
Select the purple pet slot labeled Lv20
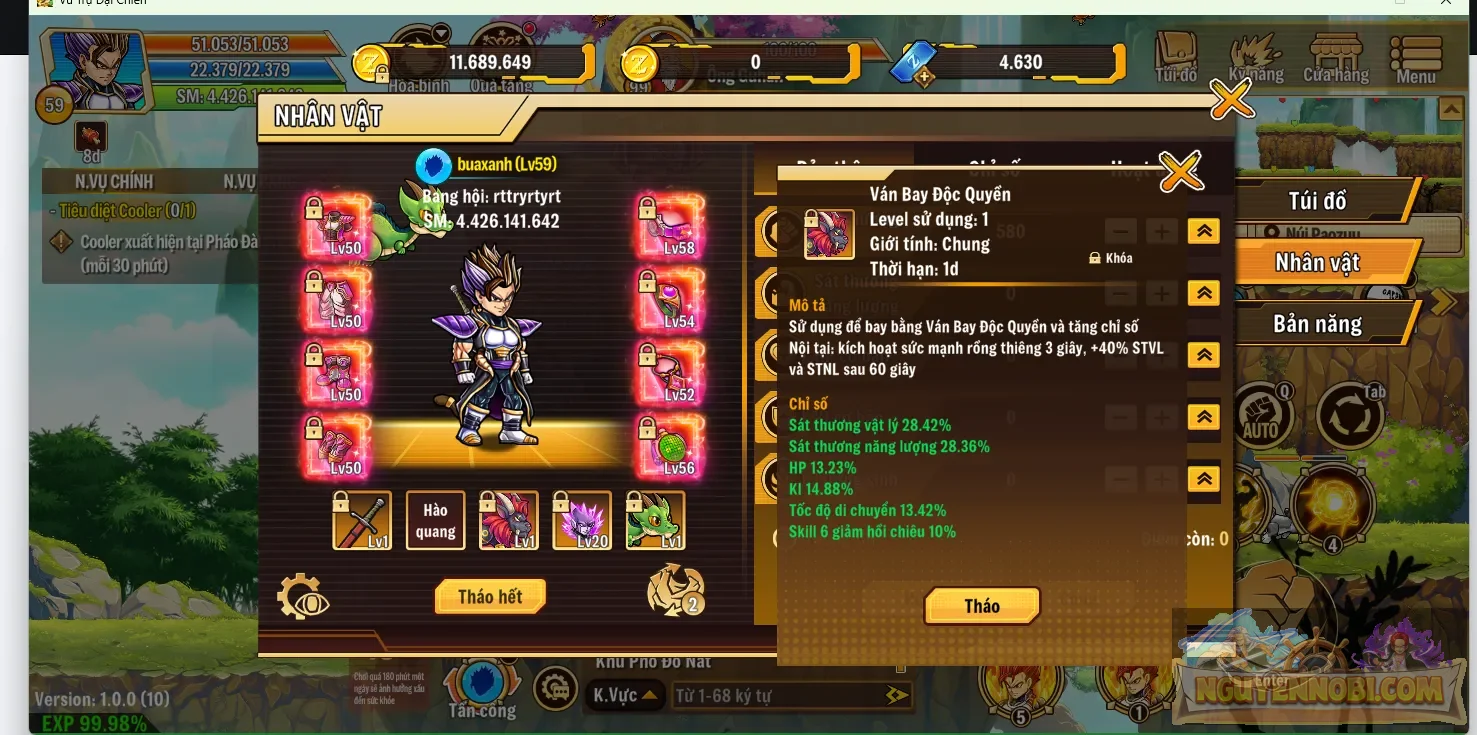(x=581, y=520)
